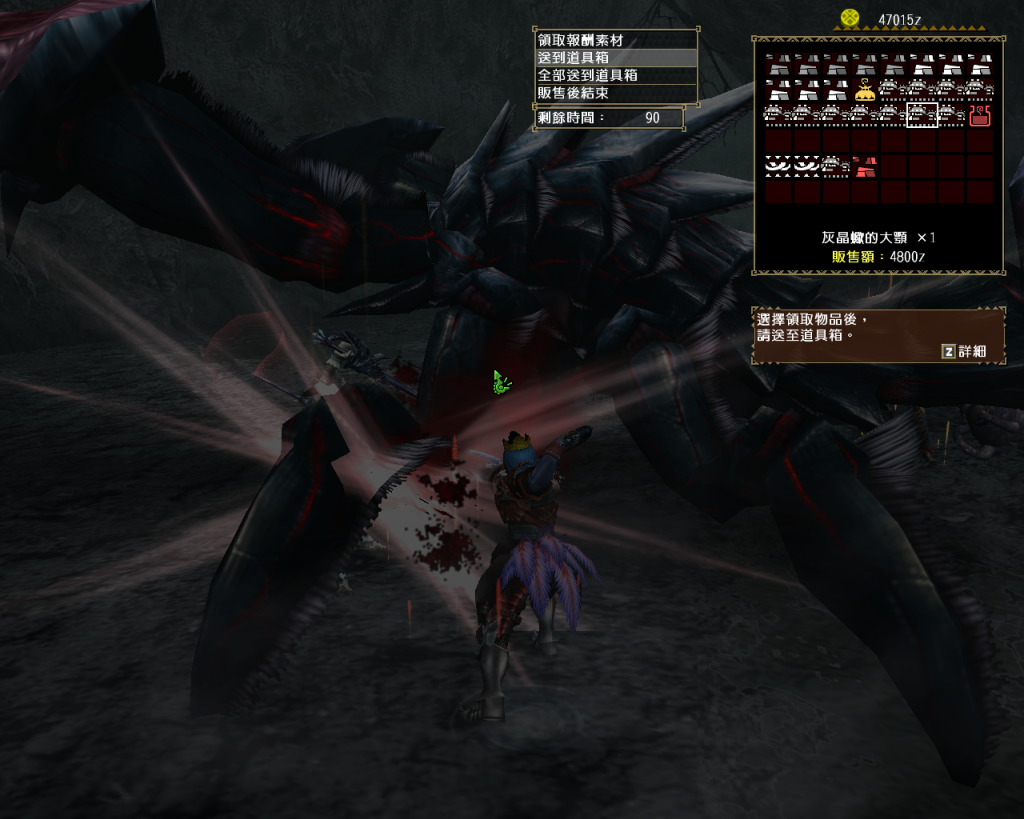This screenshot has width=1024, height=819.
Task: Select 全部送到道具箱 to send all rewards
Action: pyautogui.click(x=615, y=75)
